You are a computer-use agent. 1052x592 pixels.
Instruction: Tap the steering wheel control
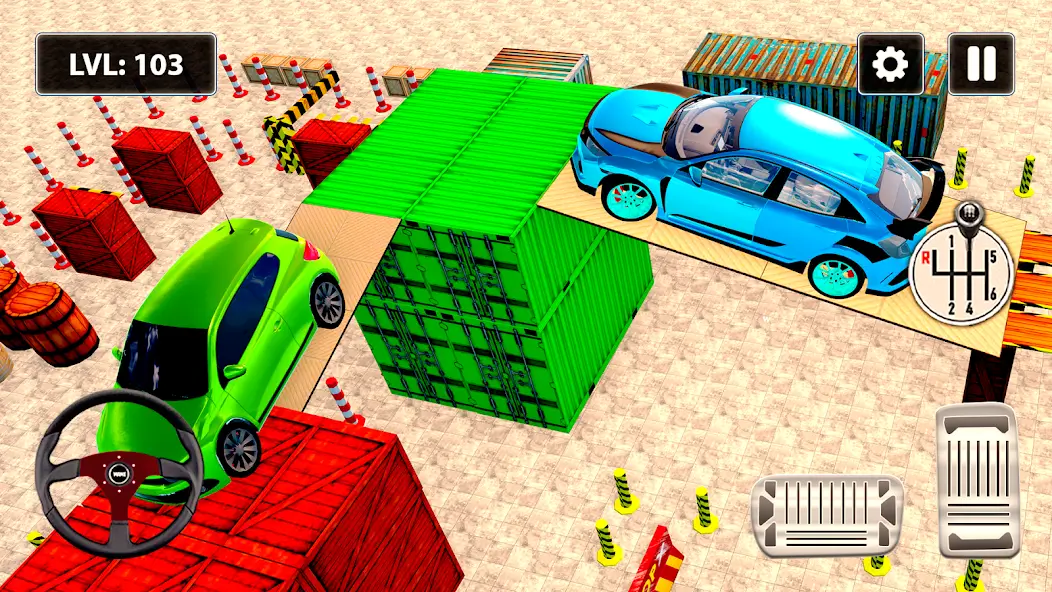(x=119, y=472)
